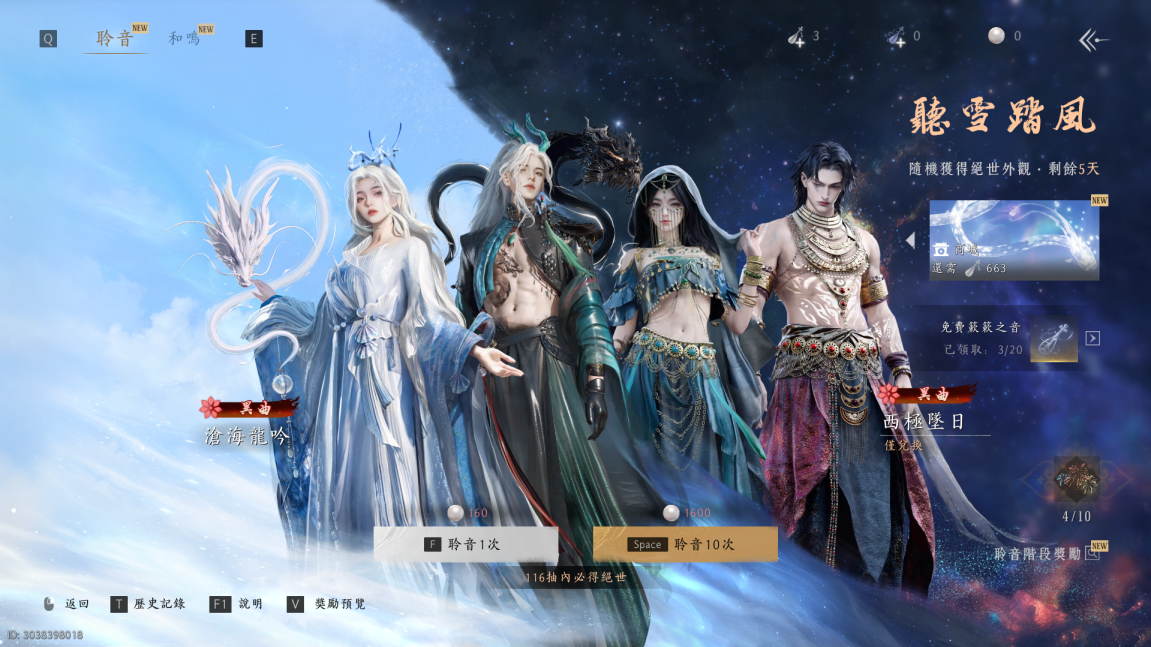Screen dimensions: 1151x647
Task: Open the 獎勵預覽 reward preview
Action: pyautogui.click(x=327, y=604)
